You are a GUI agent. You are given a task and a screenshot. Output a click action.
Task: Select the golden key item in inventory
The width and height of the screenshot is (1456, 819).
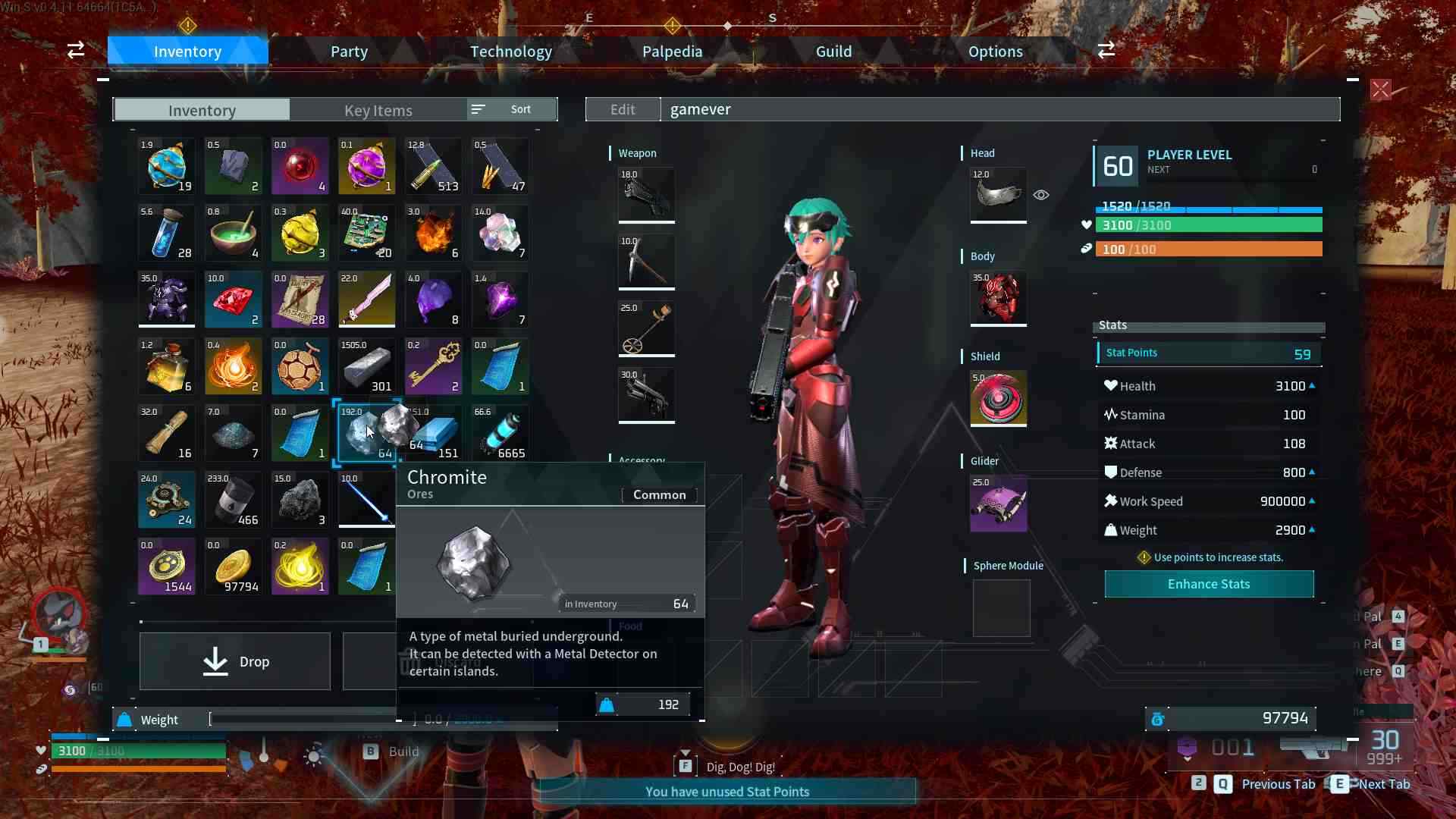pyautogui.click(x=433, y=366)
